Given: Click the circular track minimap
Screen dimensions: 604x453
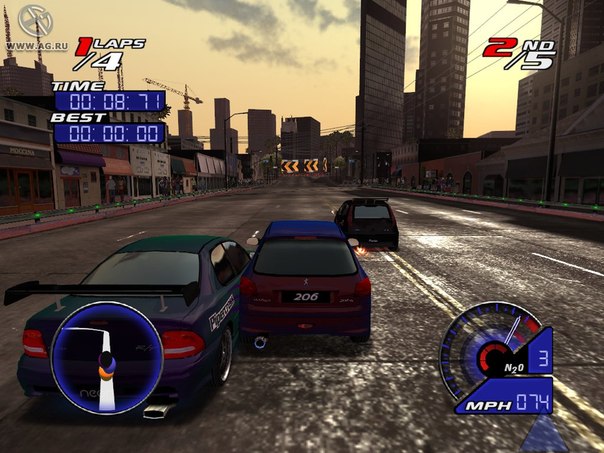Looking at the screenshot, I should click(x=106, y=357).
